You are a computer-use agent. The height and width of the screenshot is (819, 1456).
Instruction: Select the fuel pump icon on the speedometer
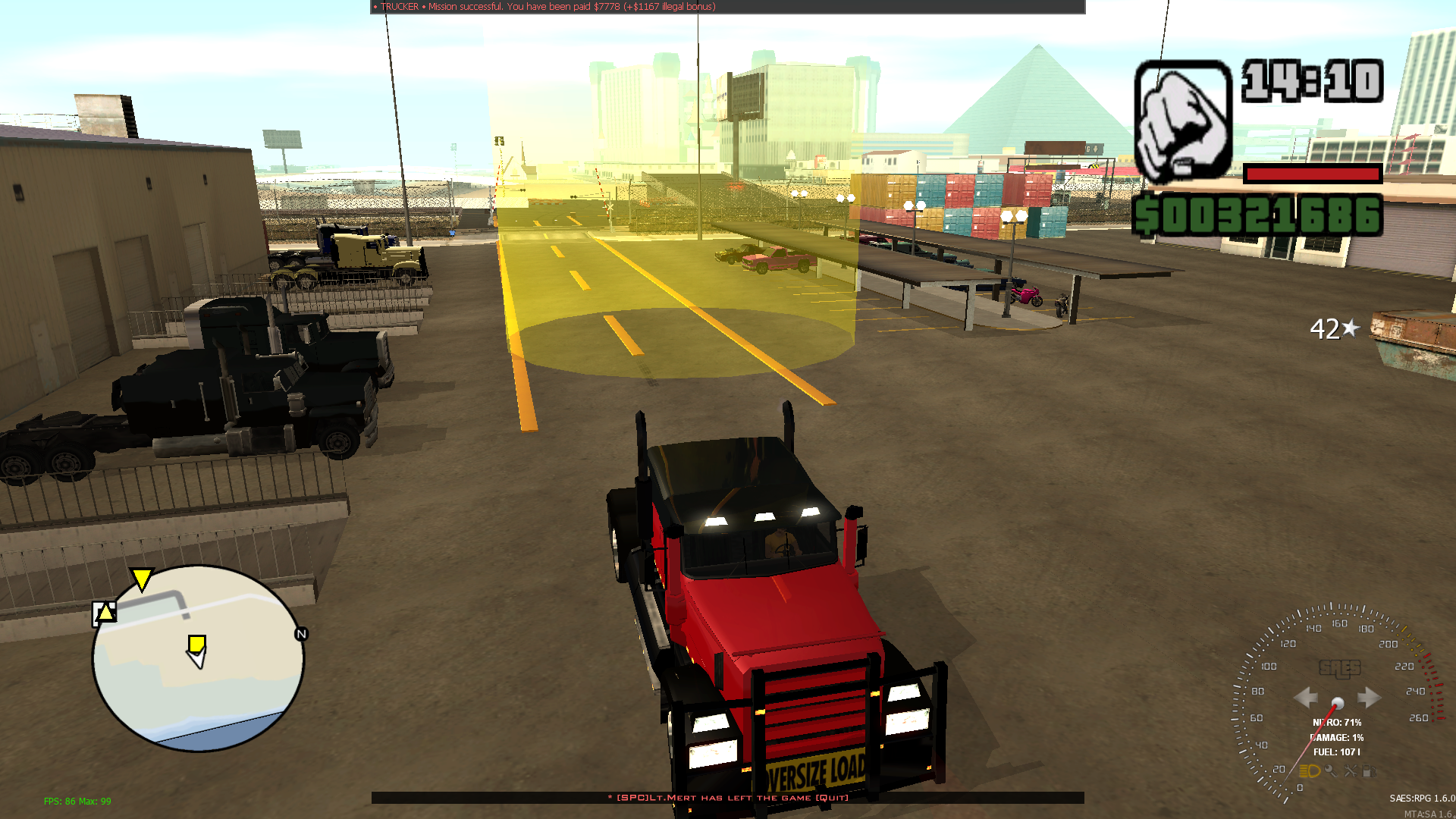[x=1370, y=770]
